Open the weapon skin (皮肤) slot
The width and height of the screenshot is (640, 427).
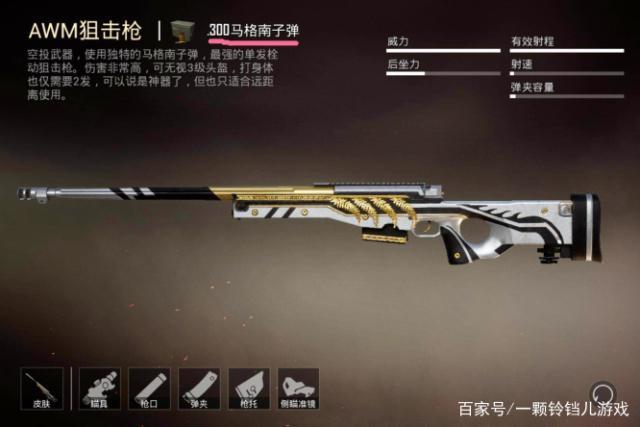tap(41, 390)
